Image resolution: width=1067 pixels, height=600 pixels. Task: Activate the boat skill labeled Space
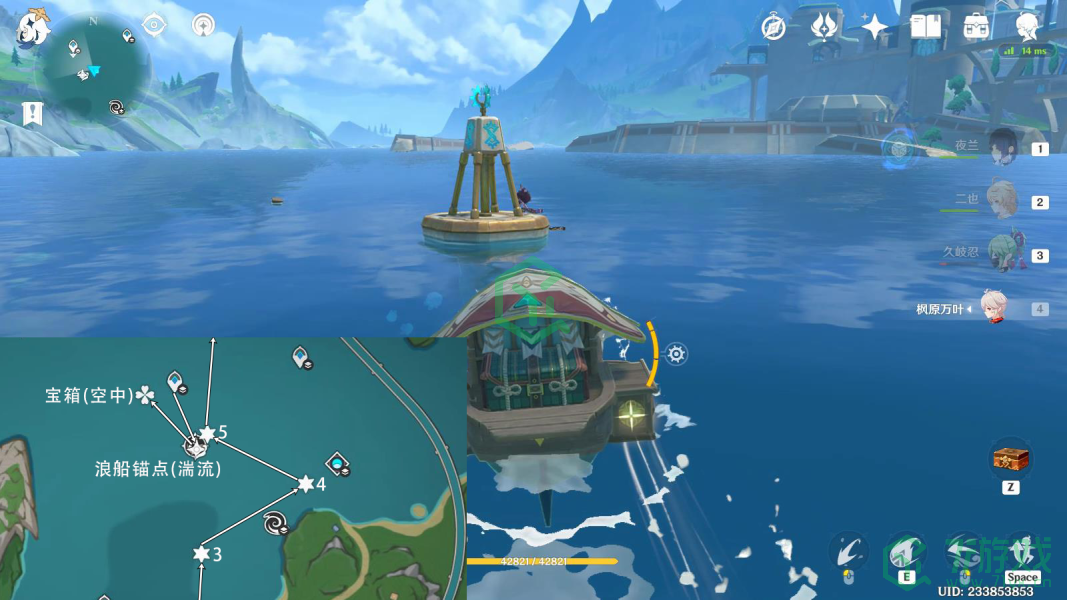pyautogui.click(x=1021, y=553)
